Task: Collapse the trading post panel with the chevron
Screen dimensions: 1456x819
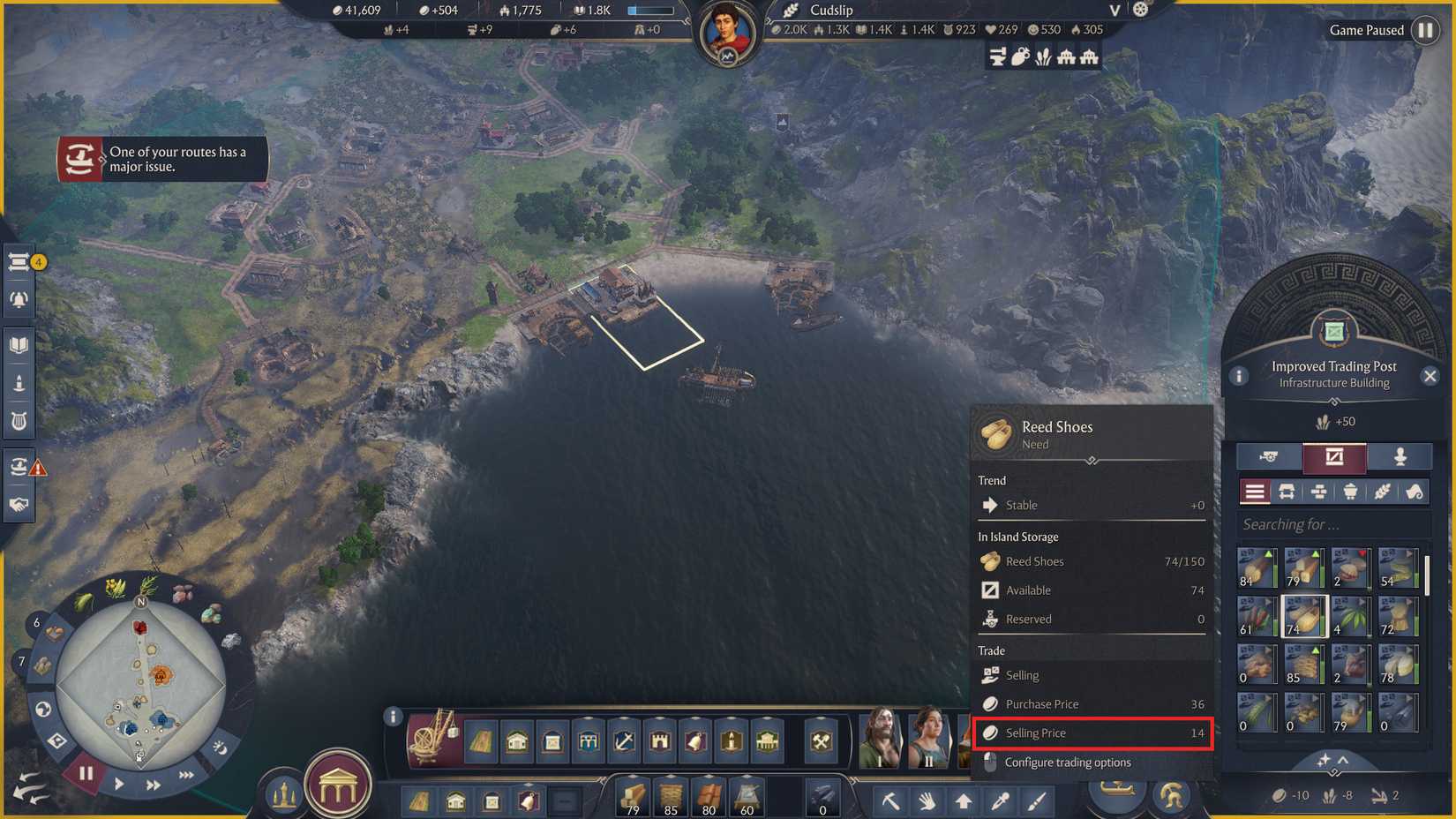Action: (1343, 758)
